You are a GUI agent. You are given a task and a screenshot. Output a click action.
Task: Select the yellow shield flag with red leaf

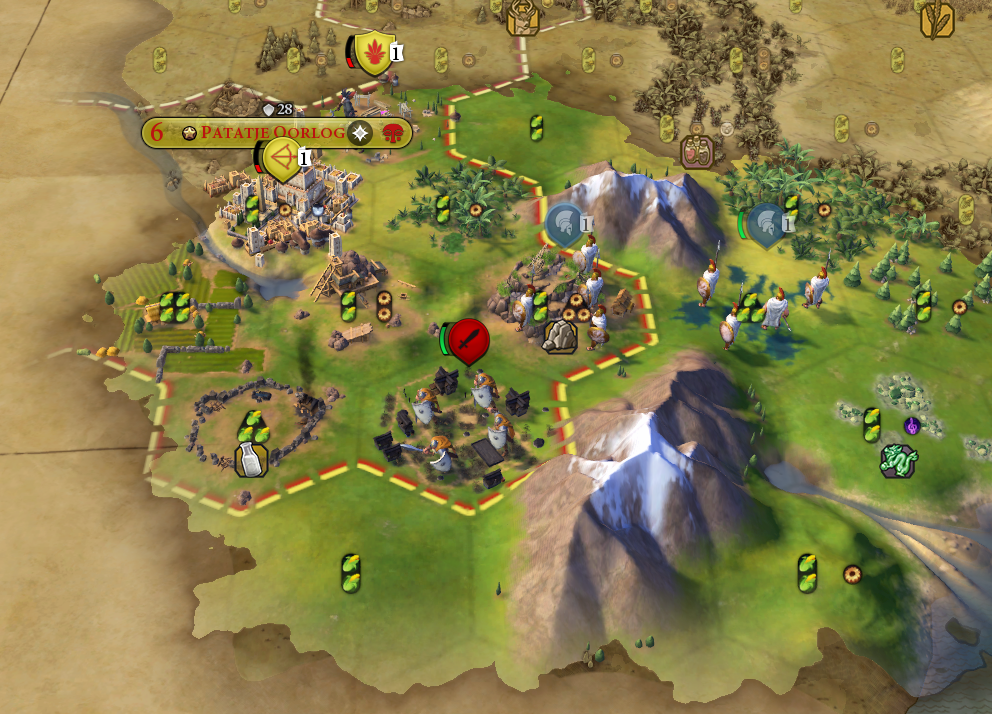click(x=372, y=52)
